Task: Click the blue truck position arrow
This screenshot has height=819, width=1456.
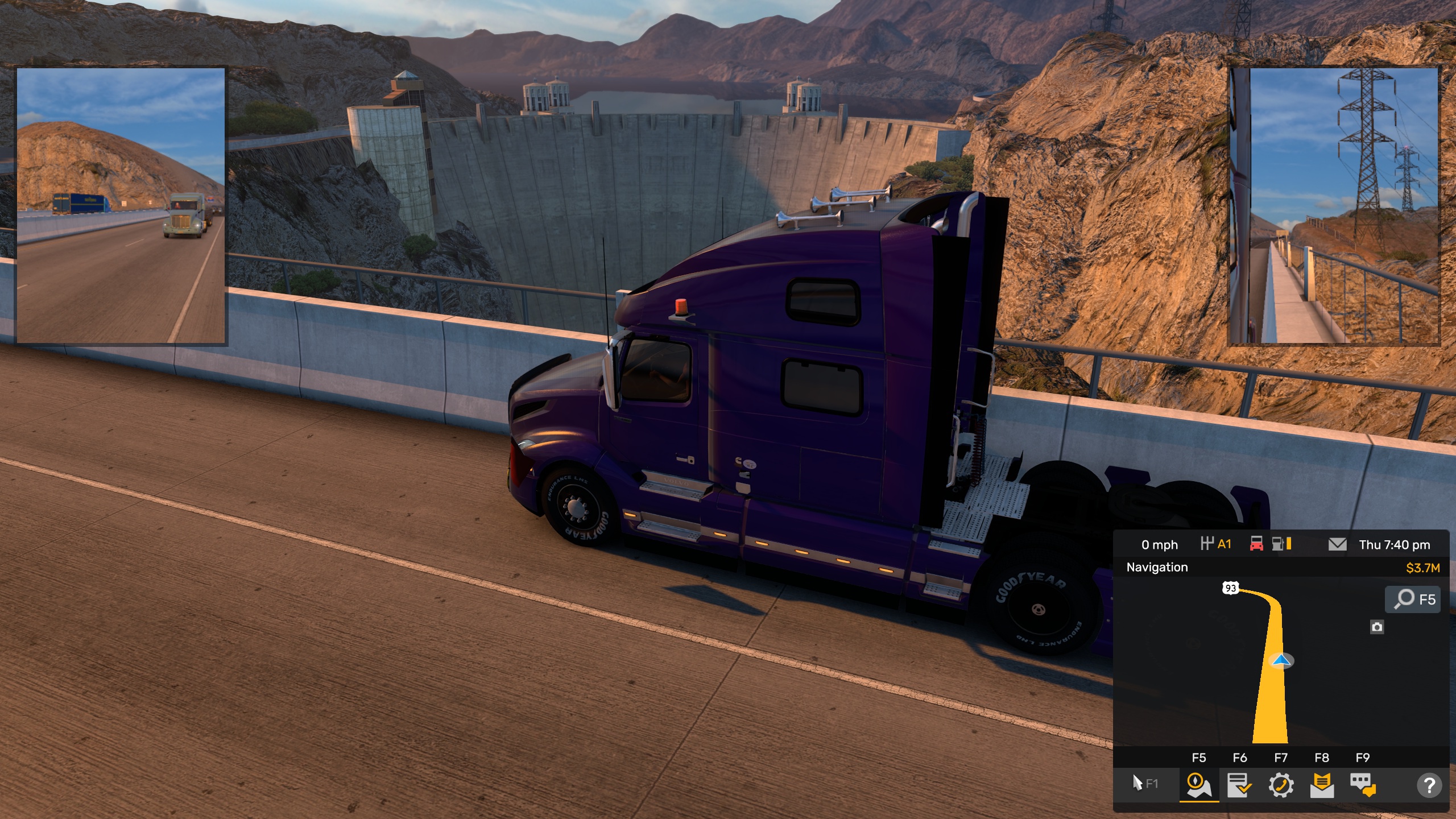Action: (x=1281, y=660)
